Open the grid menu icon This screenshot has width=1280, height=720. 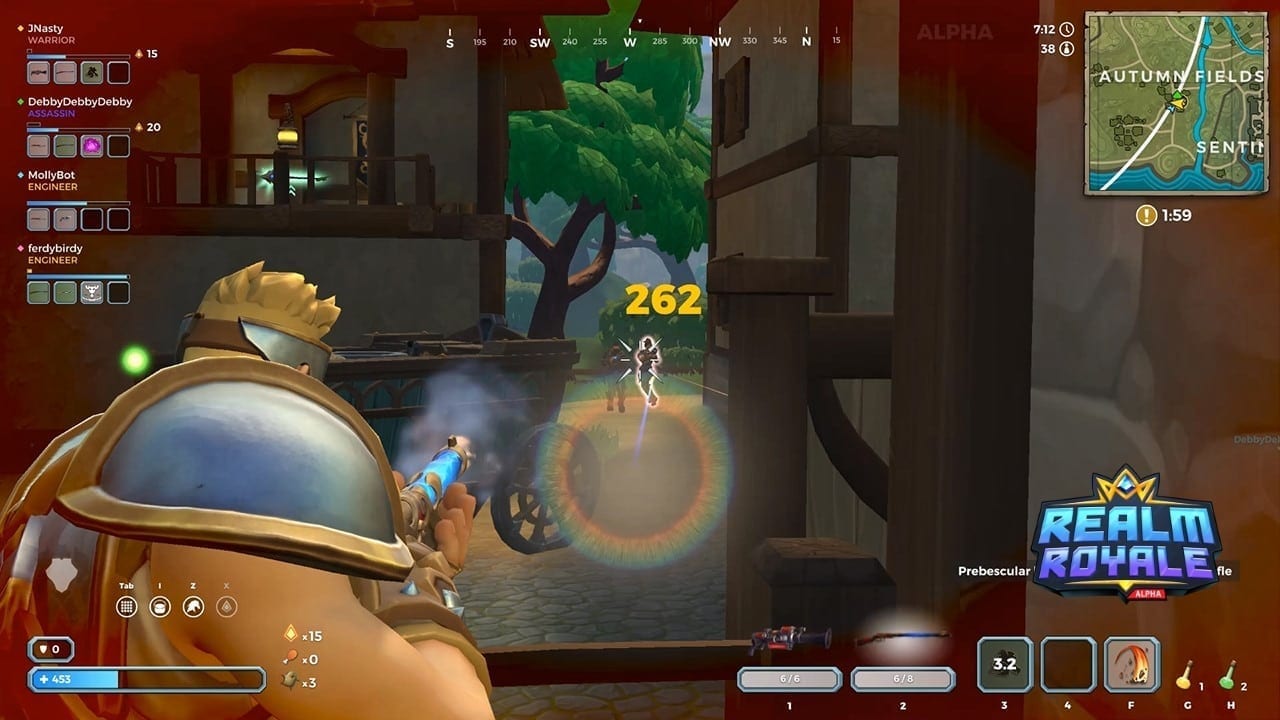[127, 606]
